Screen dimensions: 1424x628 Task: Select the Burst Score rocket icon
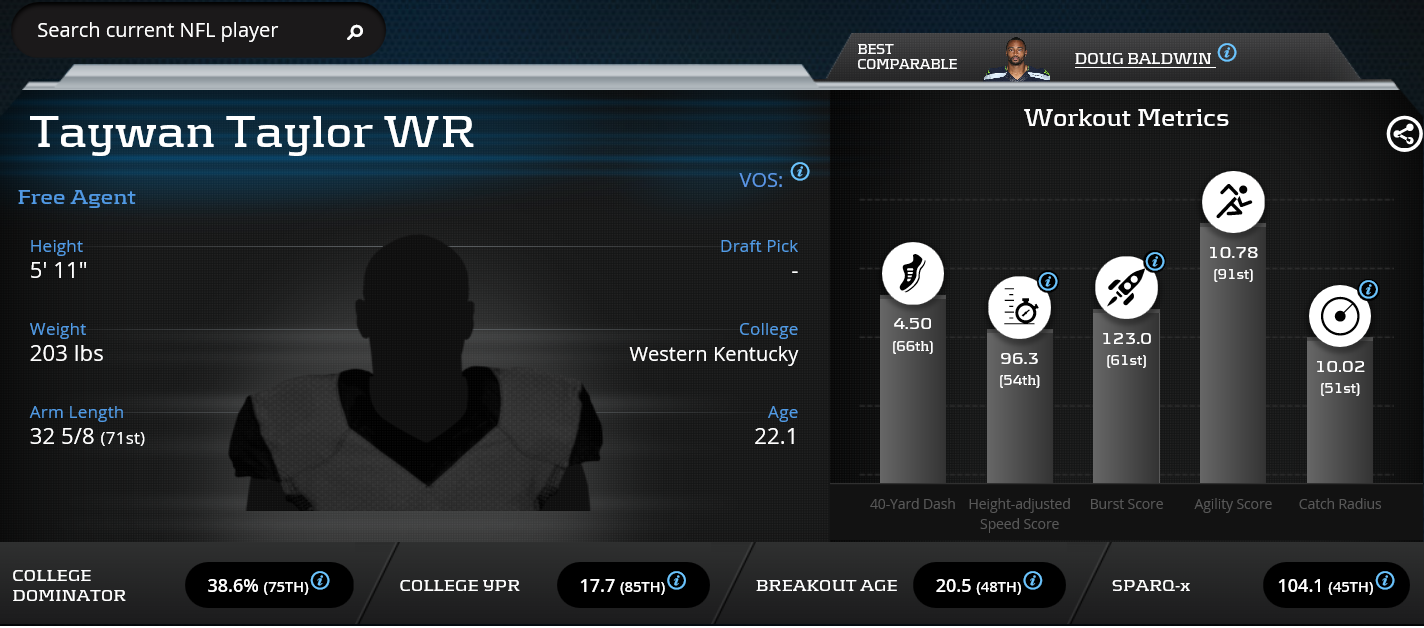click(1126, 286)
